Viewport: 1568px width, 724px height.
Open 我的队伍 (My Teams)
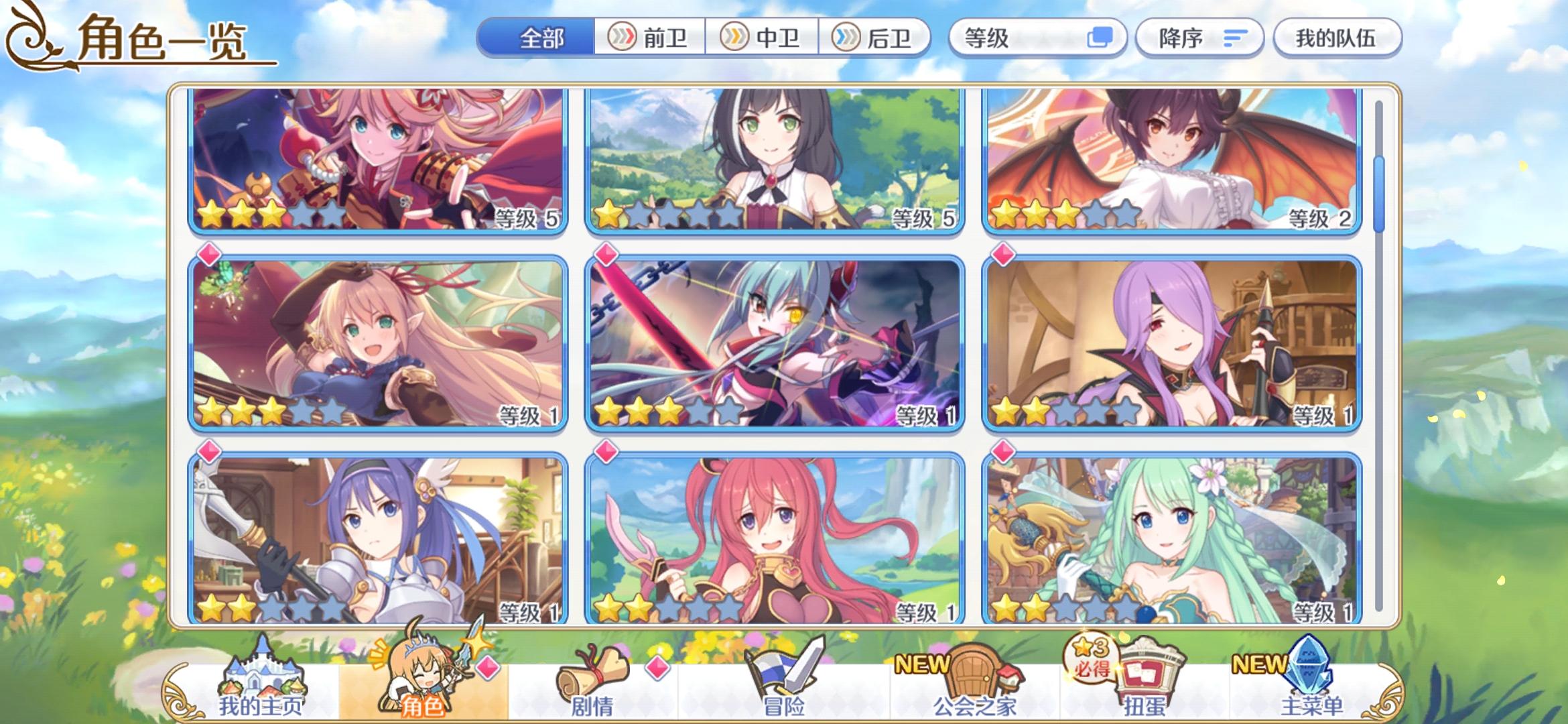point(1337,38)
